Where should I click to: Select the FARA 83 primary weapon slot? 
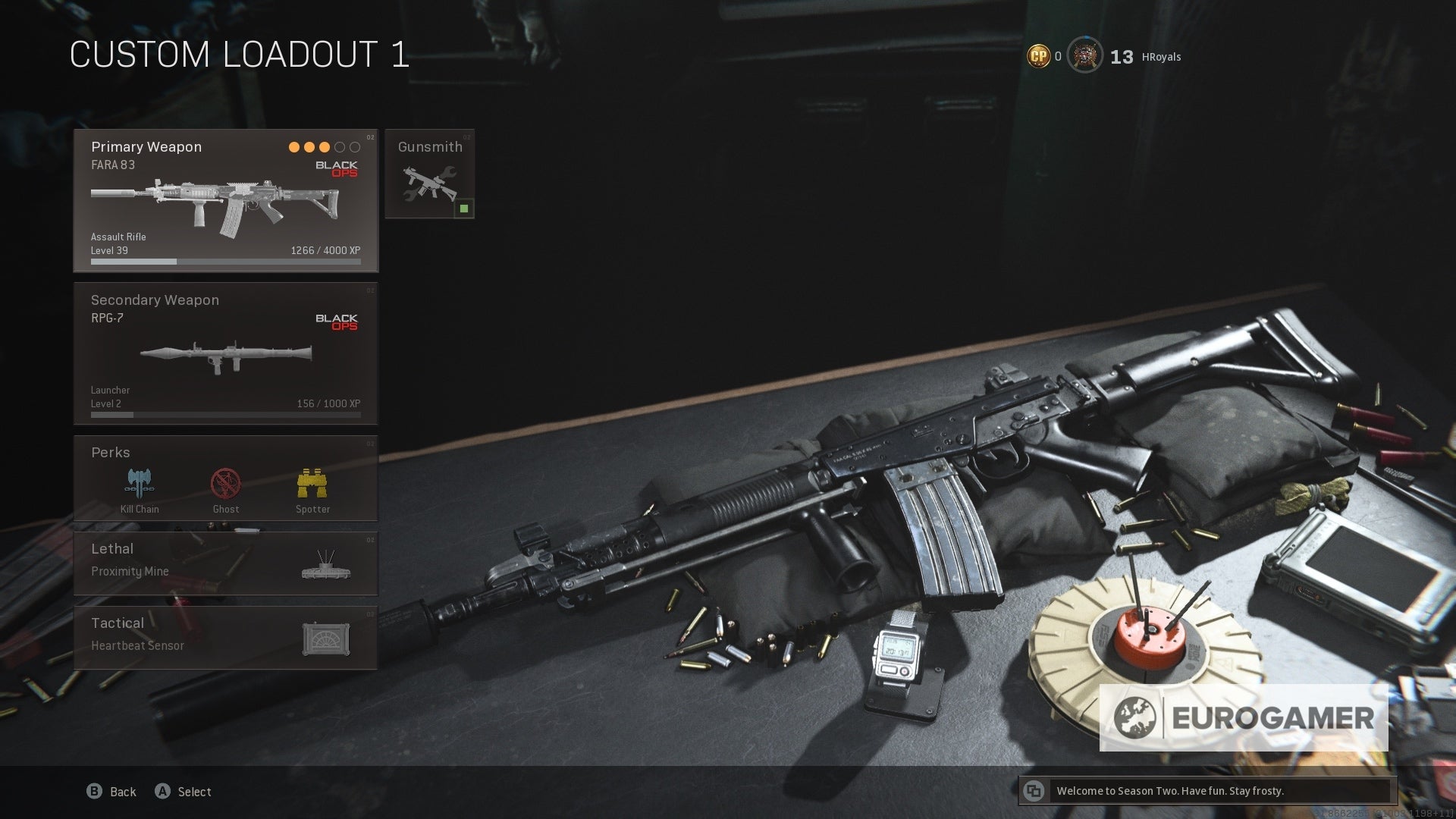point(225,201)
